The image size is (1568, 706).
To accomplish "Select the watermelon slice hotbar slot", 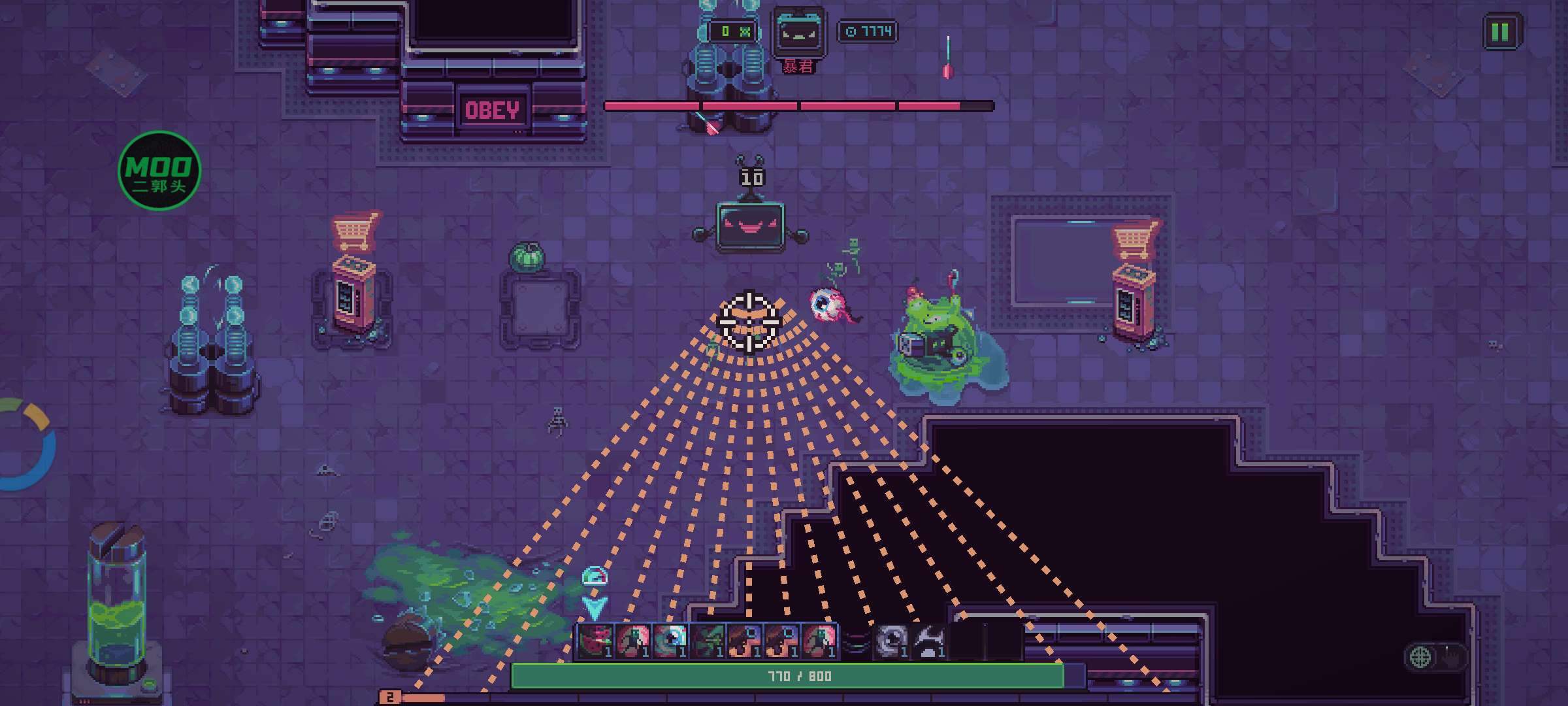I will point(595,641).
